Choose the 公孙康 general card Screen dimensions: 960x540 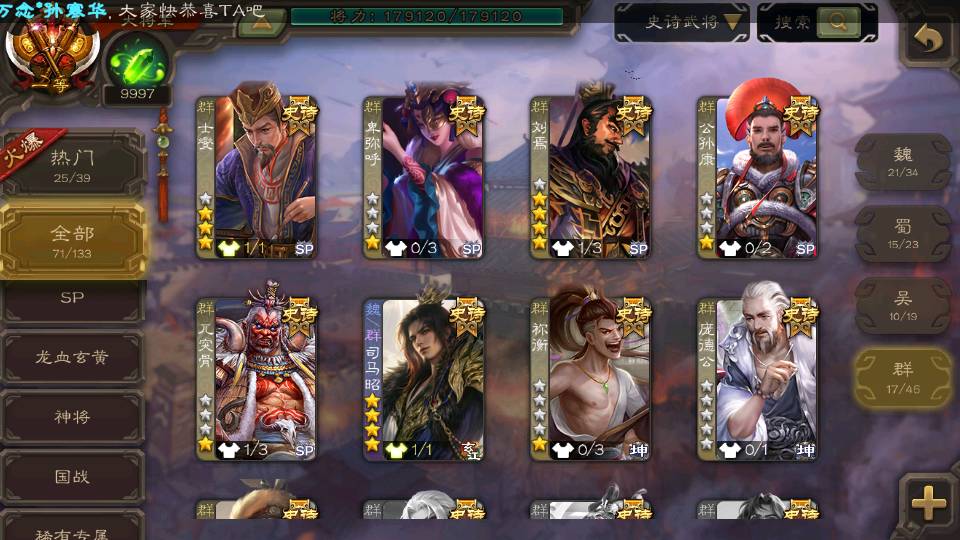[x=758, y=176]
